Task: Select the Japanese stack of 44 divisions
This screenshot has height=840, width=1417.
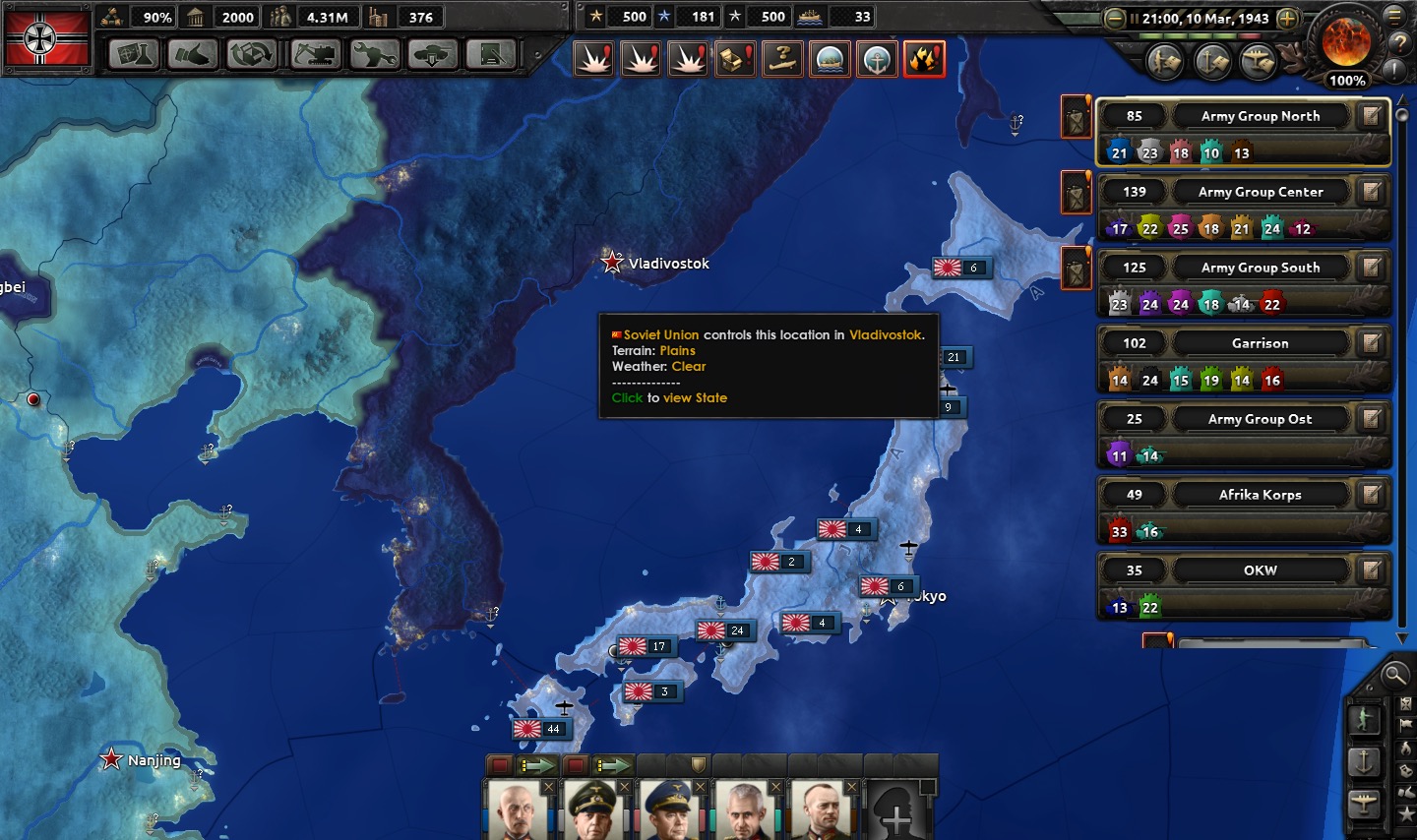Action: tap(539, 729)
